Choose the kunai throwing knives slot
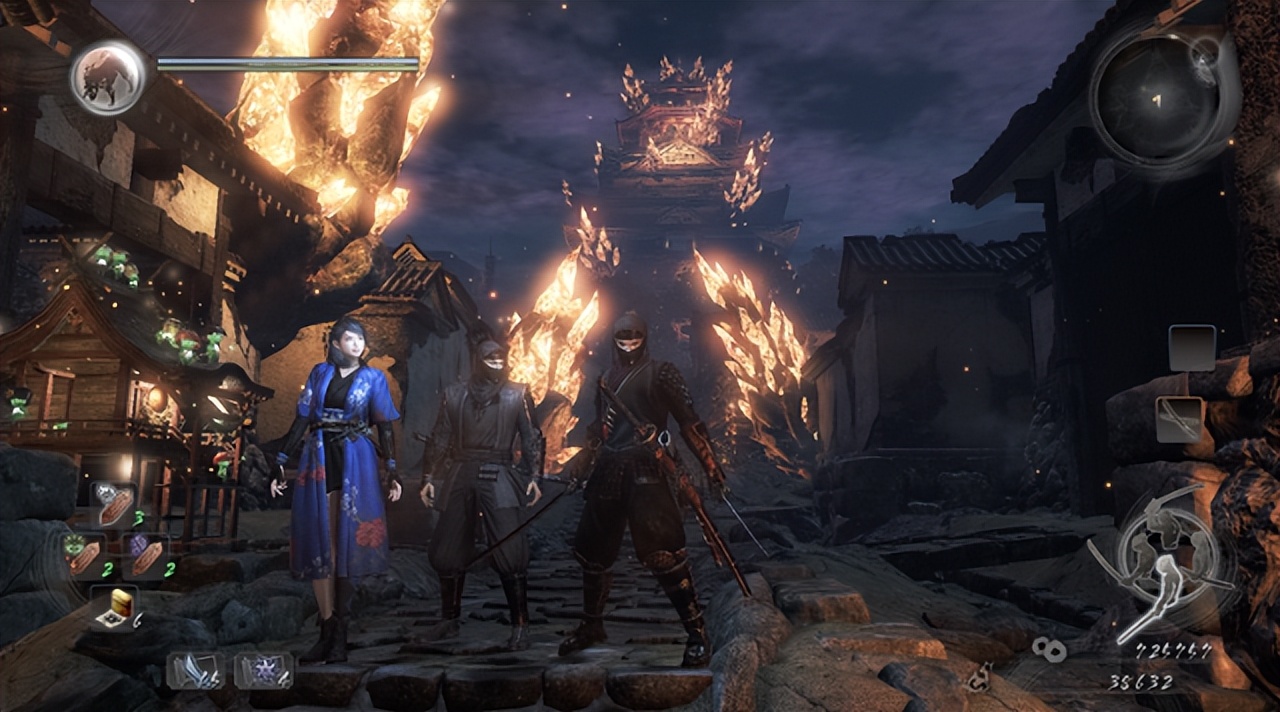Screen dimensions: 1280x712 click(x=195, y=669)
